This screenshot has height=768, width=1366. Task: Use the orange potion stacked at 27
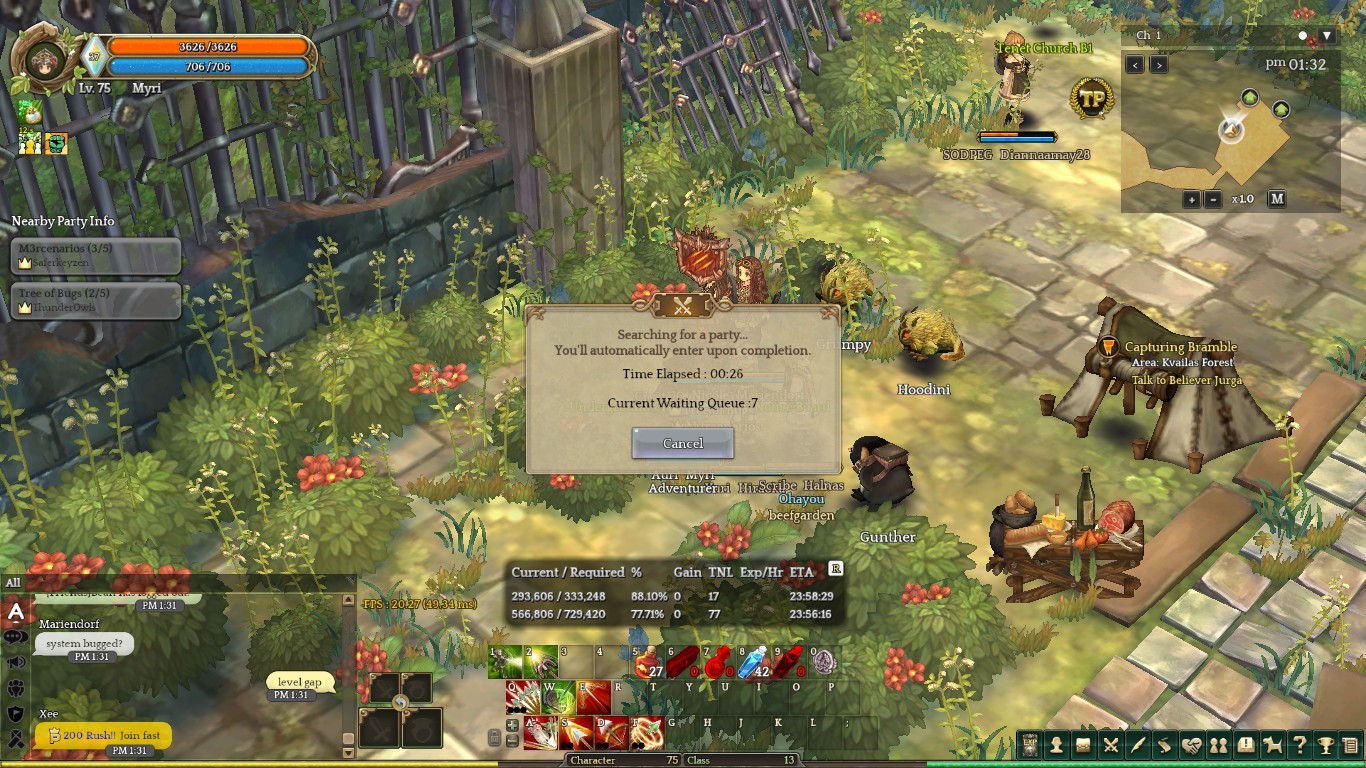649,661
